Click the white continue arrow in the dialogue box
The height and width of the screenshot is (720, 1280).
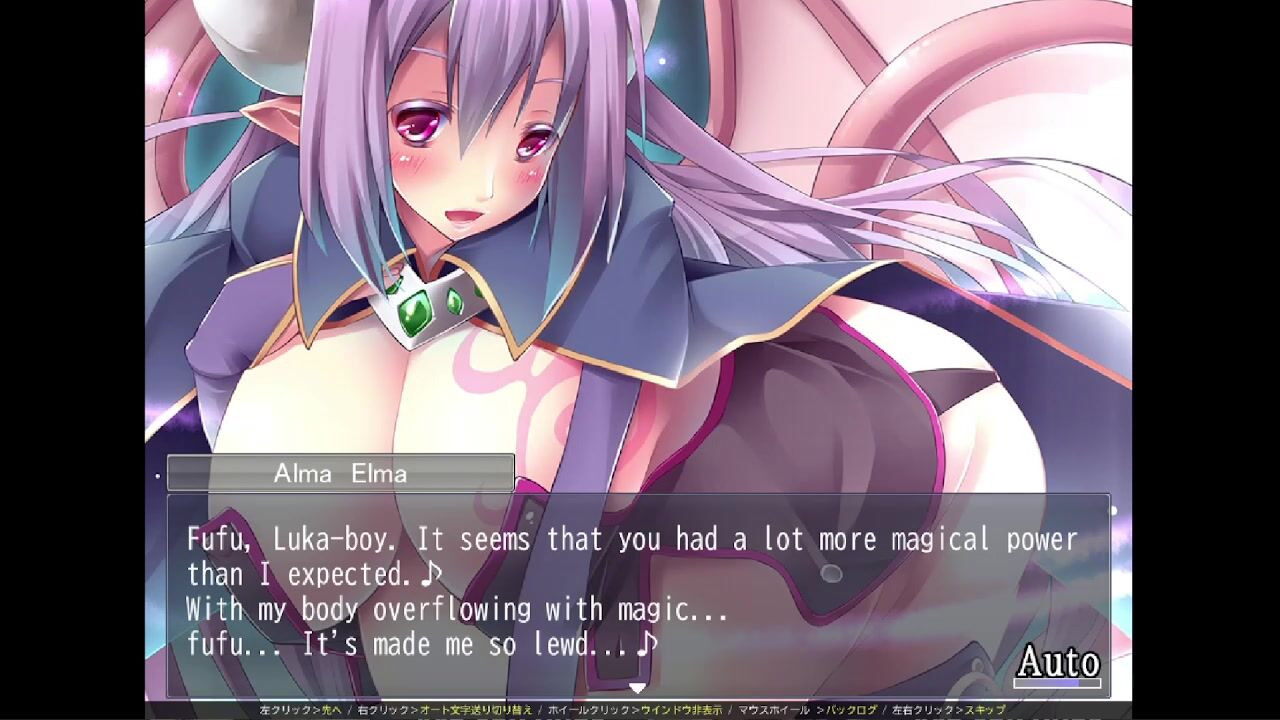tap(637, 688)
